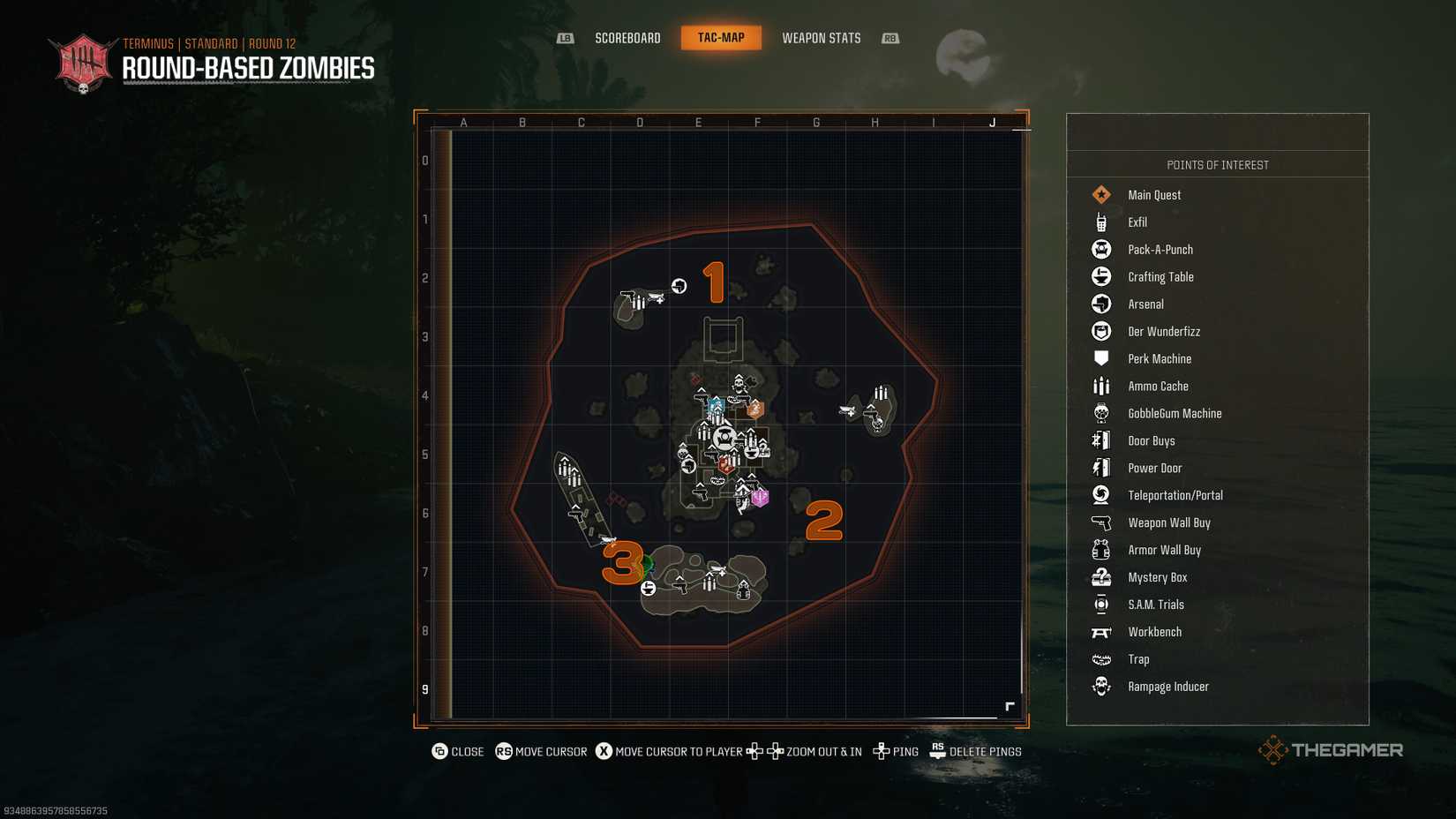This screenshot has width=1456, height=819.
Task: Click the Rampage Inducer skull icon
Action: [1100, 686]
